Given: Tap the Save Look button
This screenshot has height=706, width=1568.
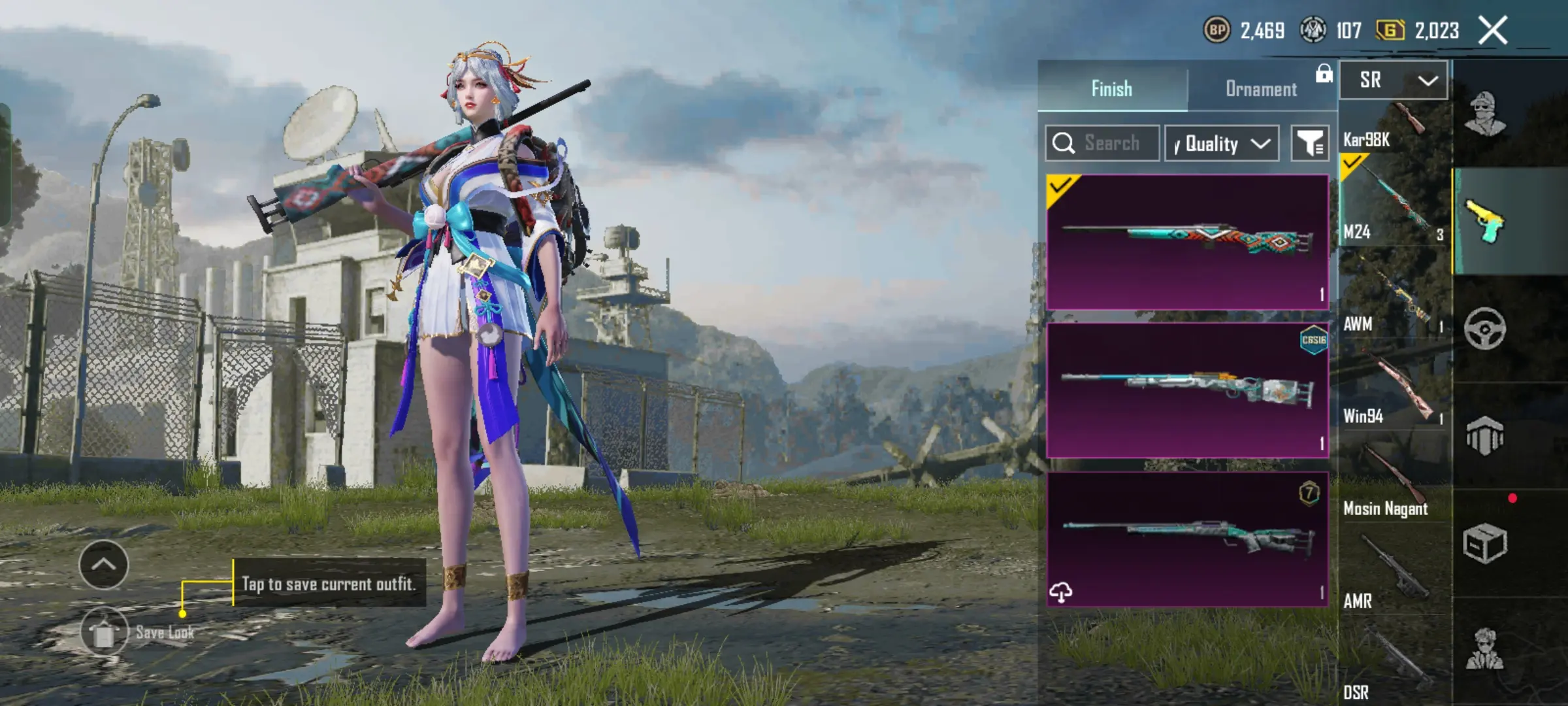Looking at the screenshot, I should tap(105, 631).
